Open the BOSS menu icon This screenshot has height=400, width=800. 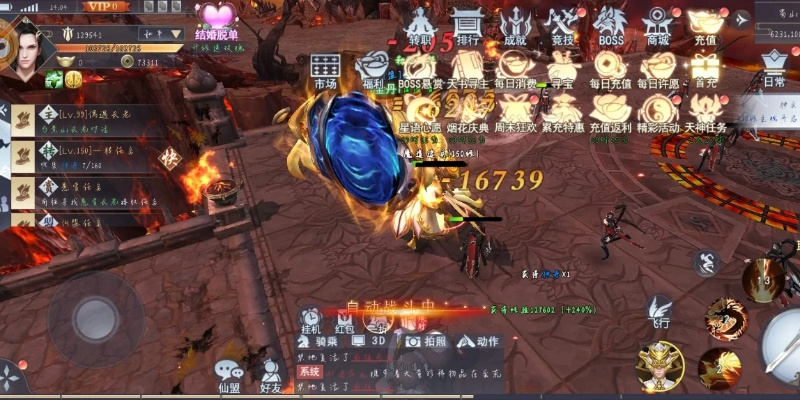point(610,26)
